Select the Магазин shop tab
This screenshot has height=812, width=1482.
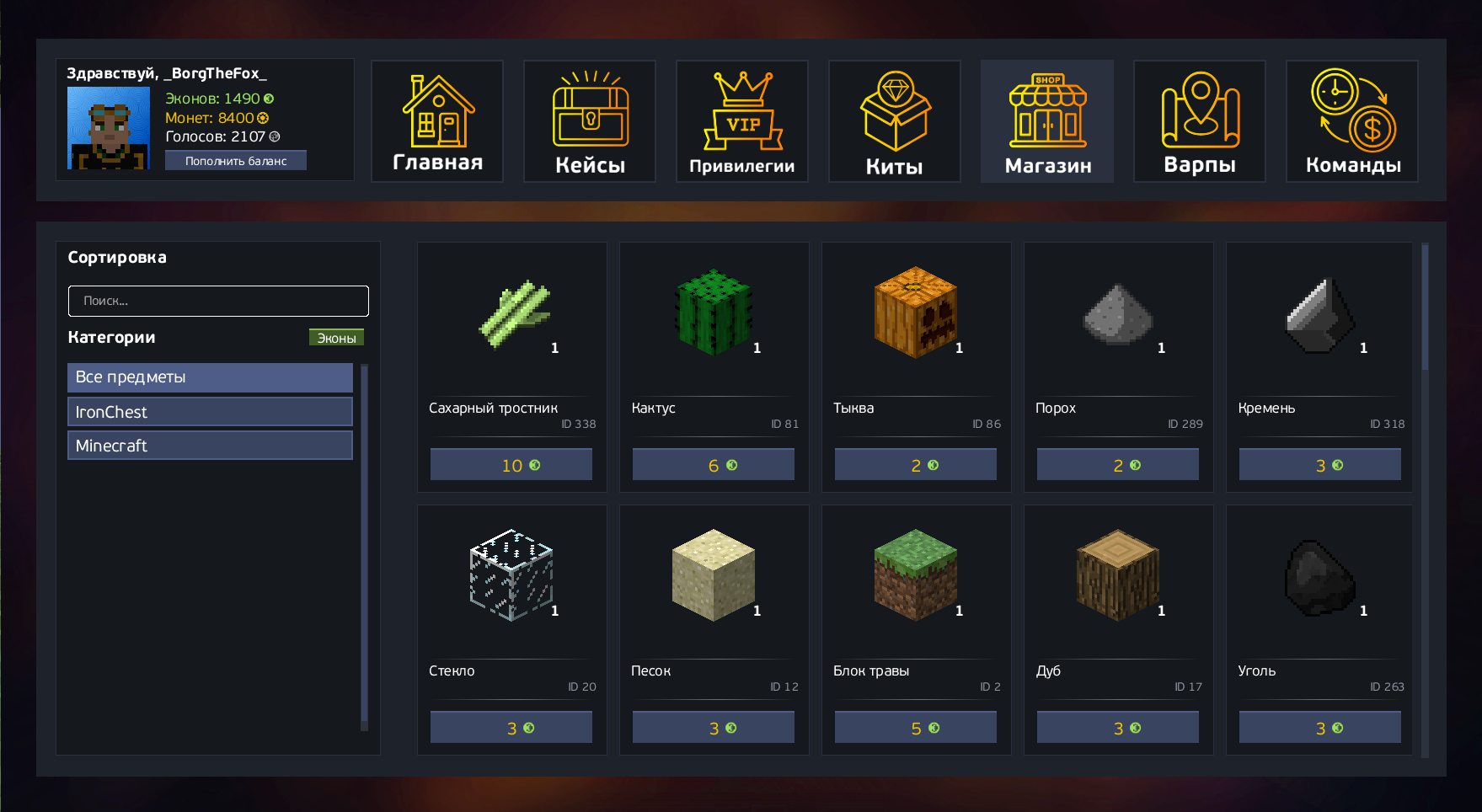pos(1047,121)
